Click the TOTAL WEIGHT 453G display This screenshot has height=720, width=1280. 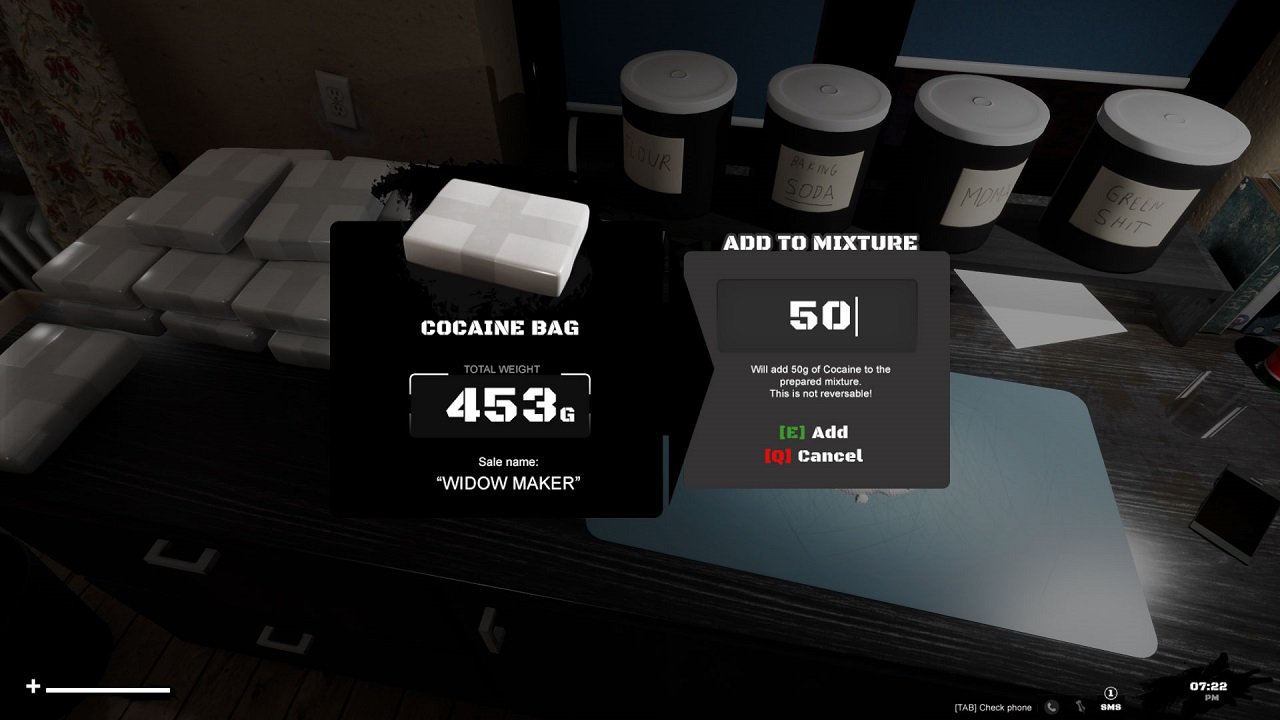[x=499, y=403]
